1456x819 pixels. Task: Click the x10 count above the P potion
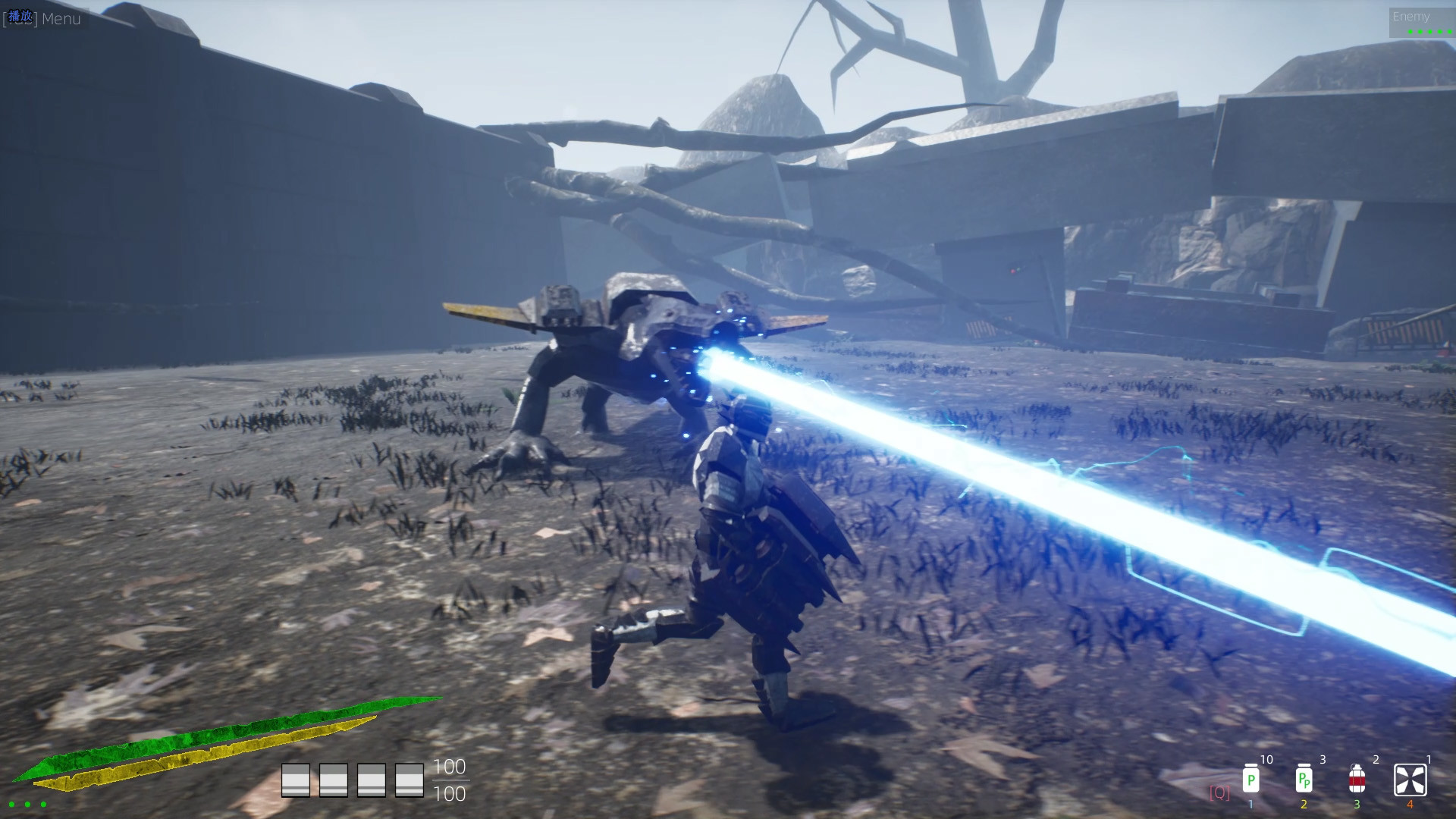click(1268, 759)
